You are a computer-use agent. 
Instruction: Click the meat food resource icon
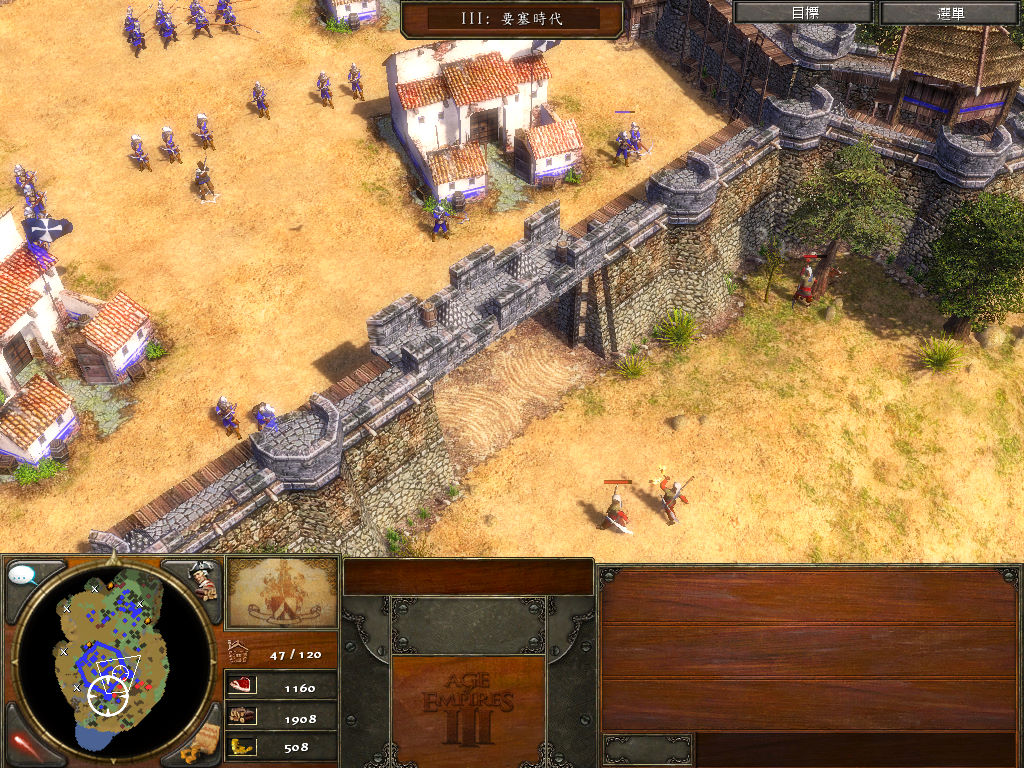(x=242, y=686)
